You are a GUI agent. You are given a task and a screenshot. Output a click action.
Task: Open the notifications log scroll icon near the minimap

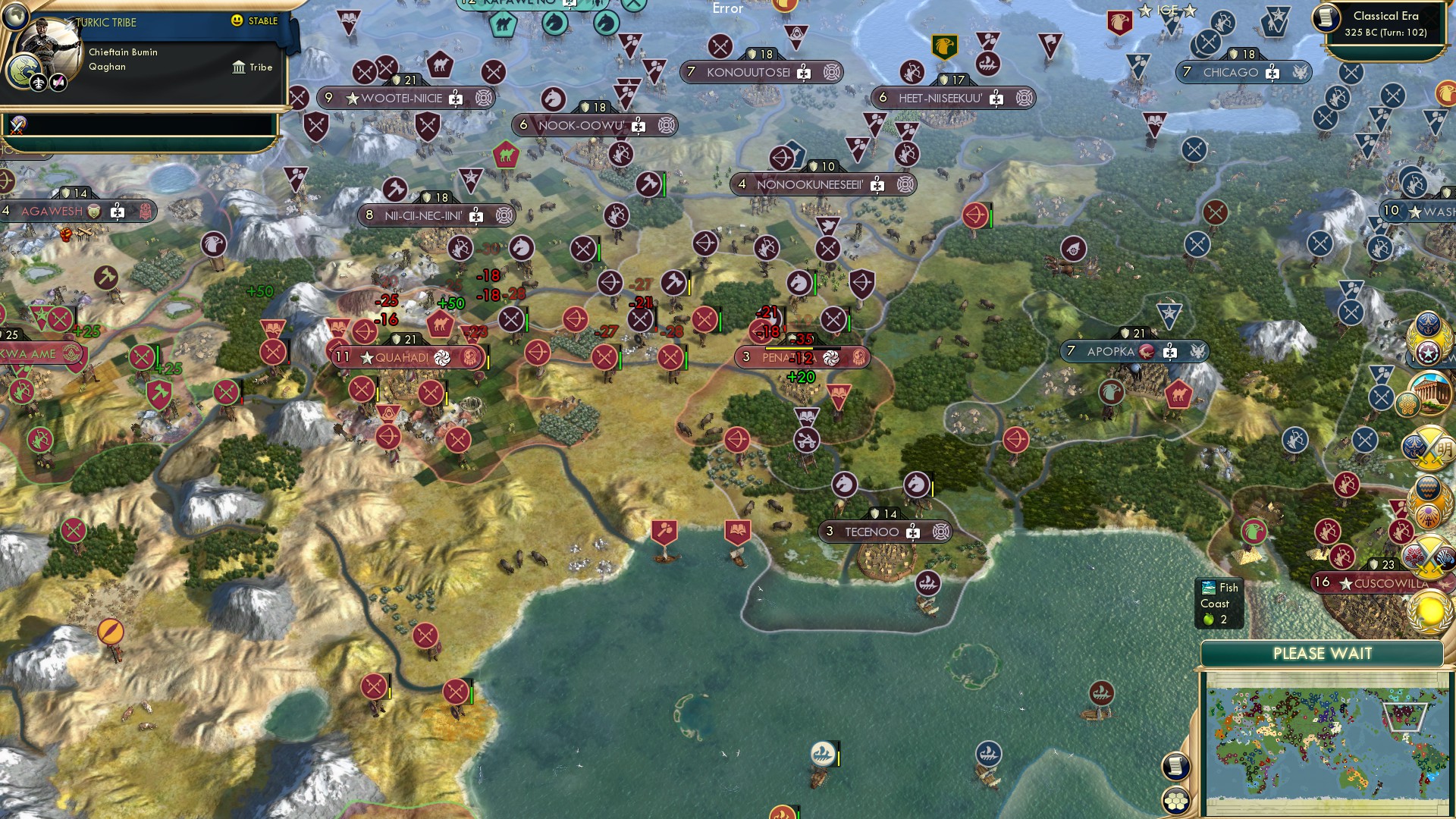[x=1175, y=765]
